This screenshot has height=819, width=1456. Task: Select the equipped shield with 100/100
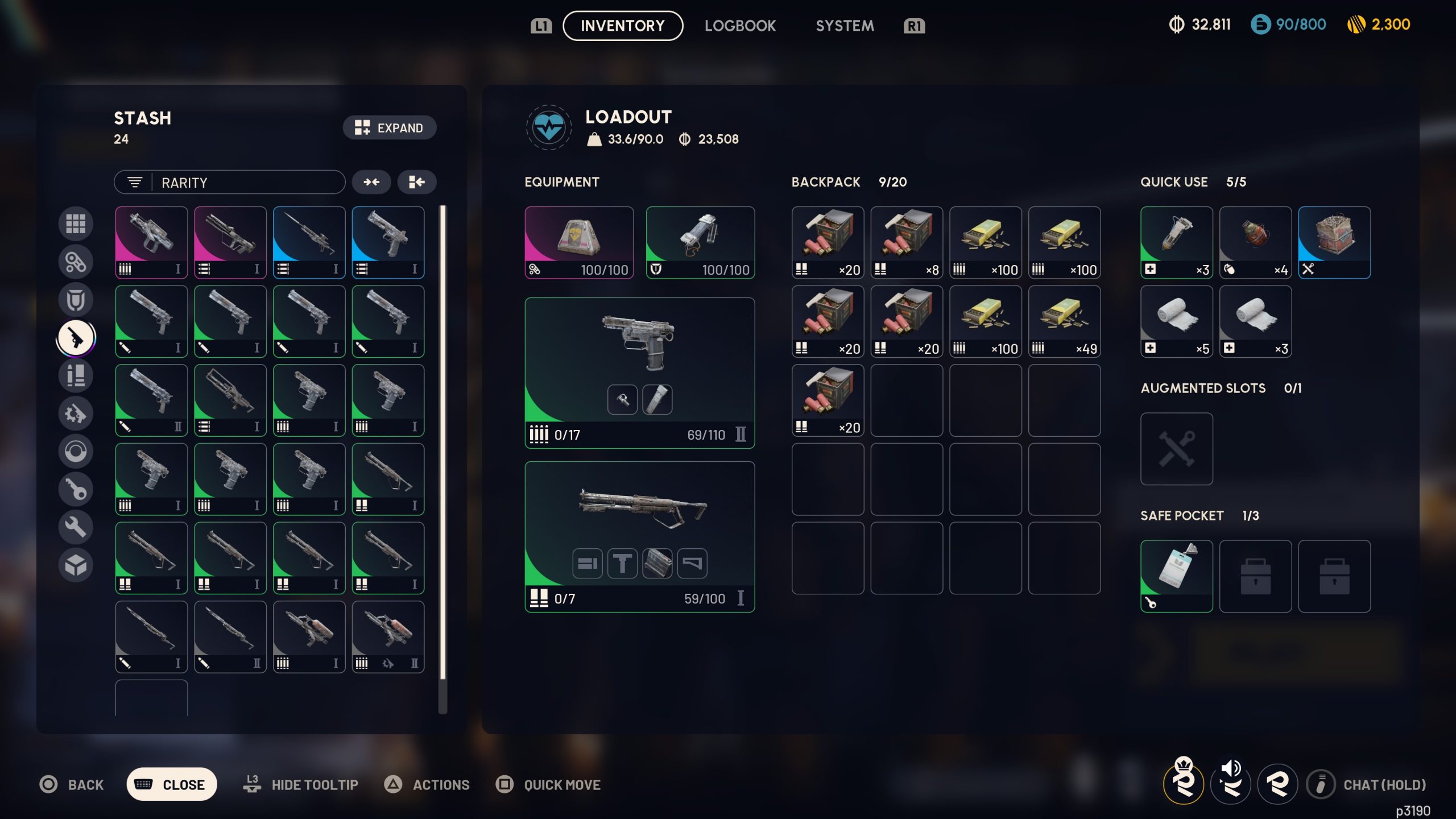point(700,242)
